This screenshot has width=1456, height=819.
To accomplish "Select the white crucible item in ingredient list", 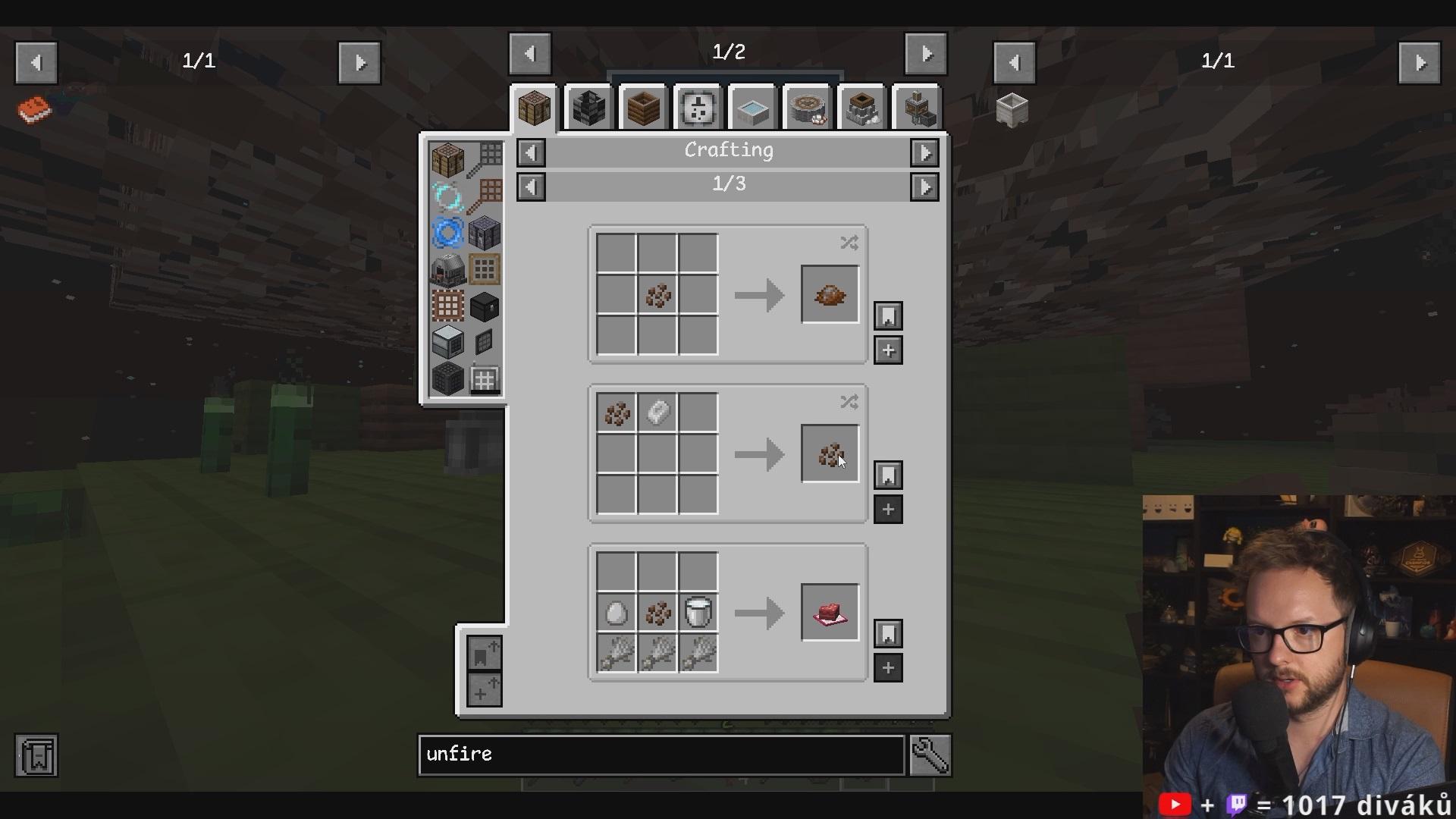I will pos(1012,110).
